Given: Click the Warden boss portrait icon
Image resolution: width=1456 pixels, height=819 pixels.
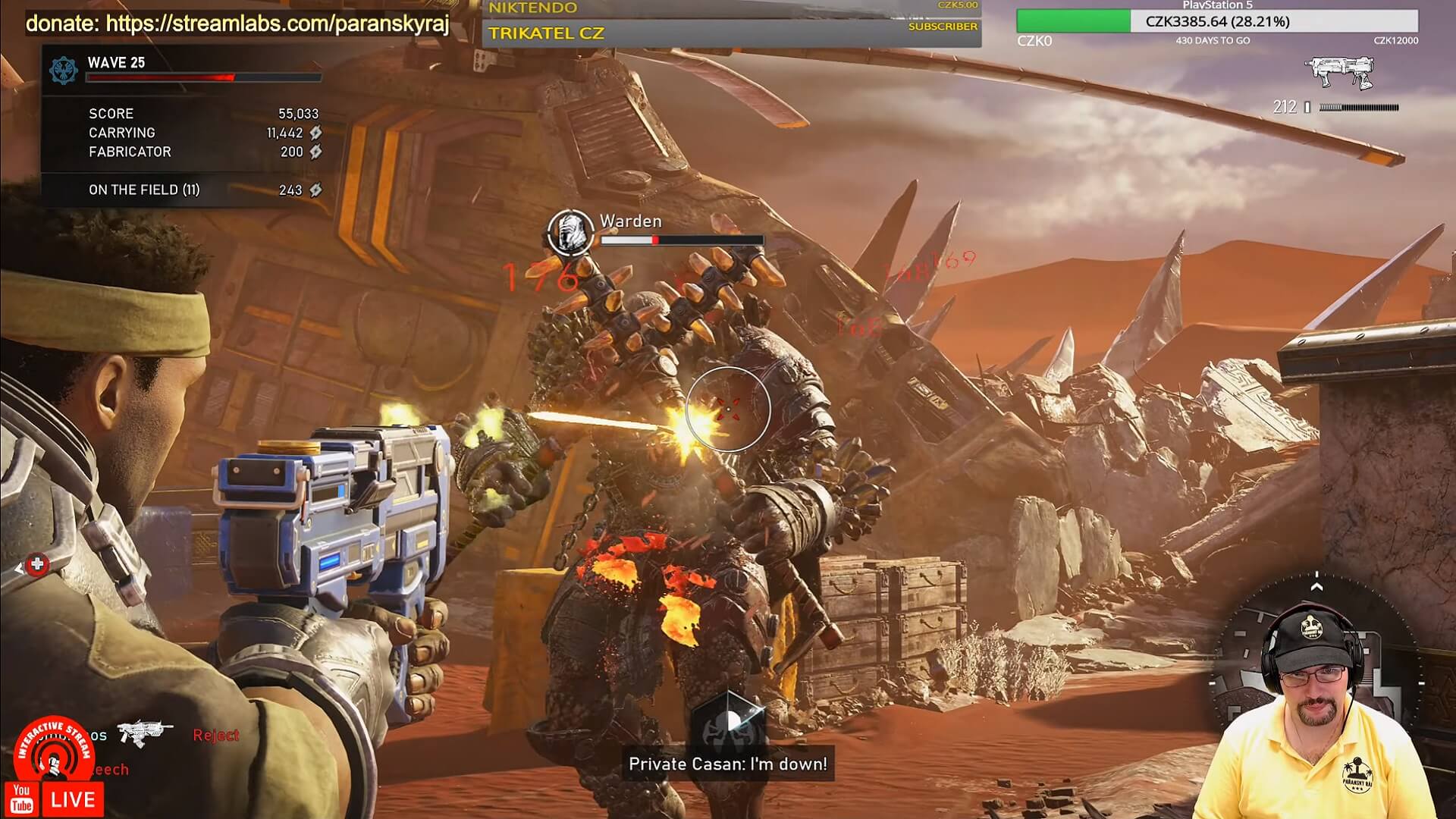Looking at the screenshot, I should coord(570,231).
